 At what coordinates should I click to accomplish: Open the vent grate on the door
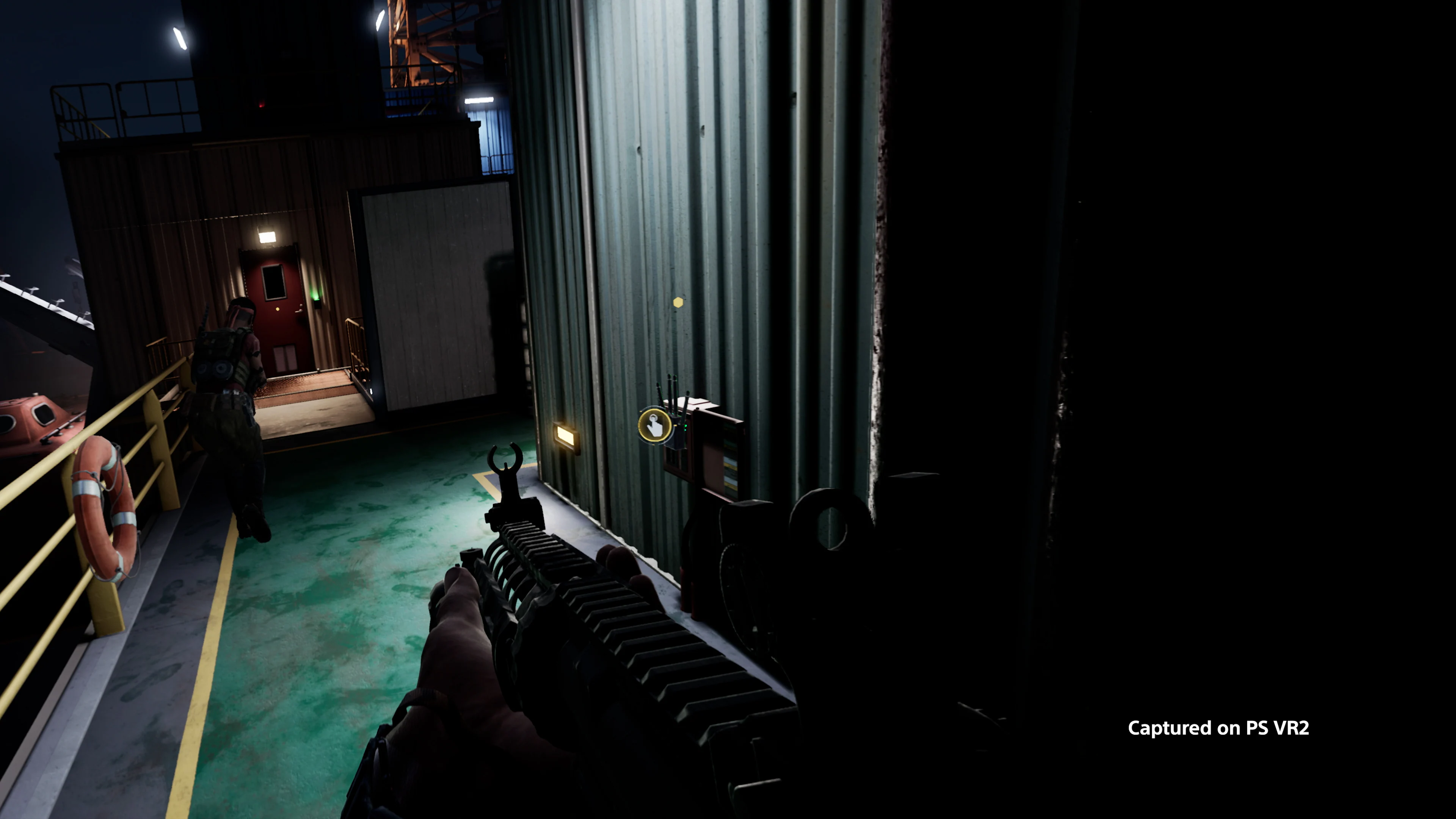pos(286,358)
